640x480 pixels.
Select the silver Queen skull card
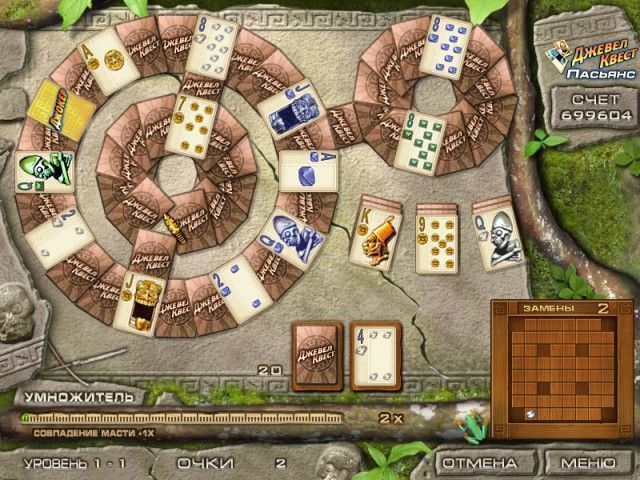[497, 236]
